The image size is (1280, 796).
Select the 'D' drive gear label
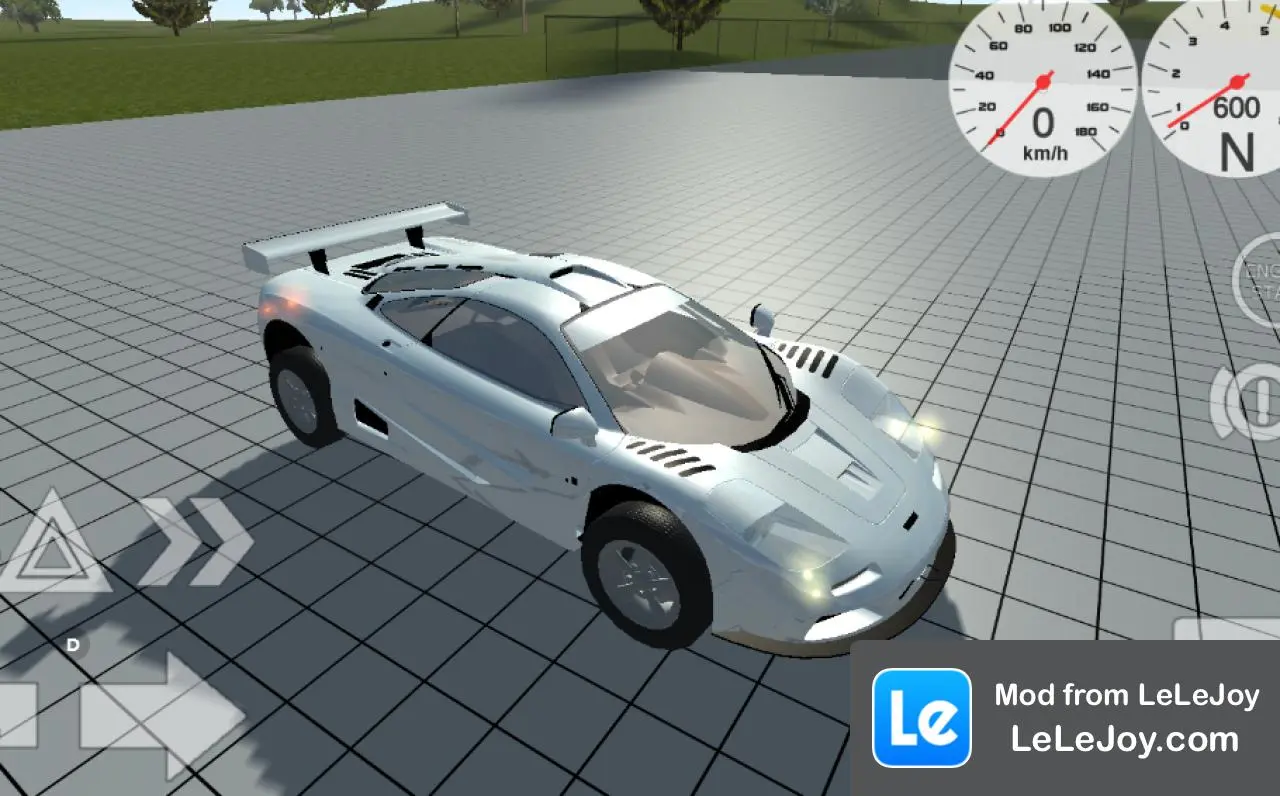(x=72, y=646)
